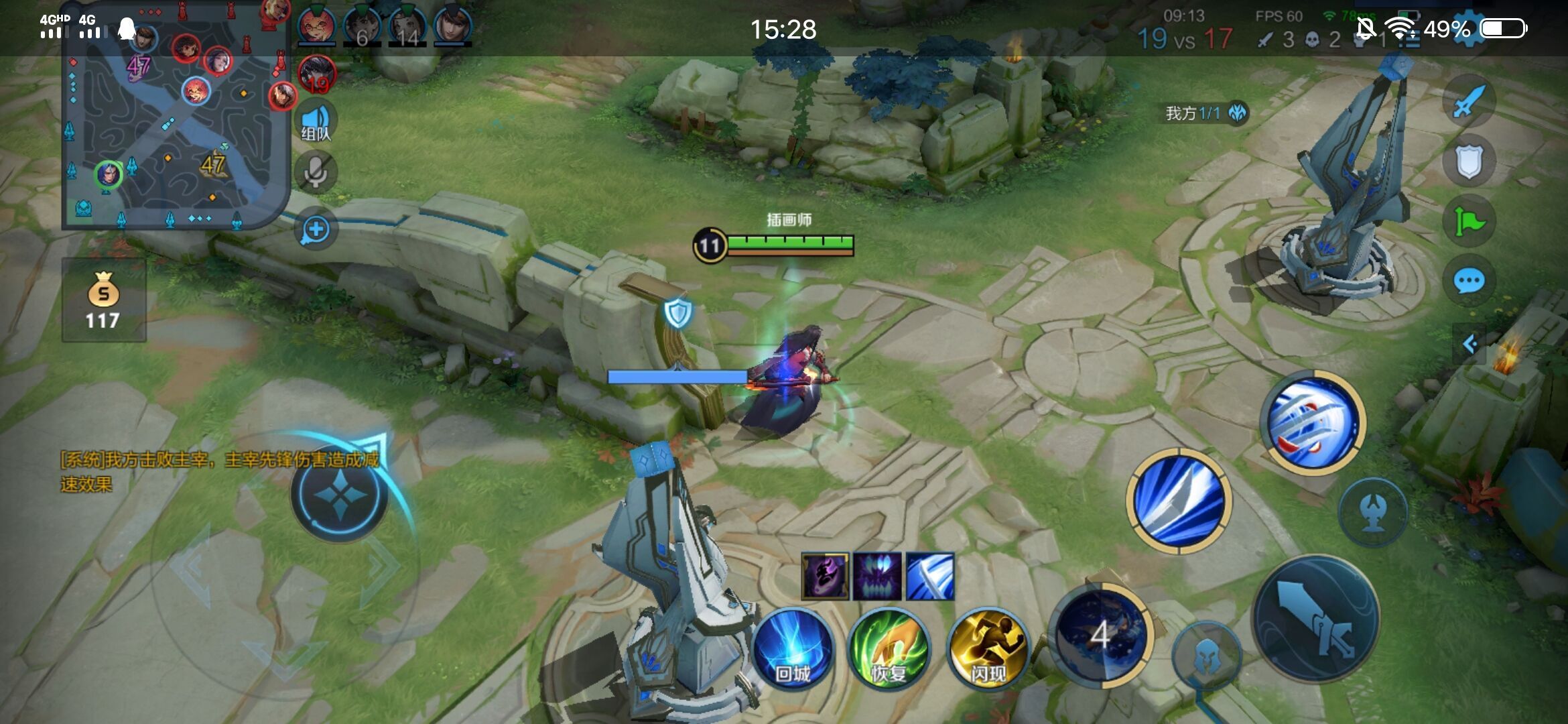Send the blue sword attack signal
The width and height of the screenshot is (1568, 724).
click(x=1469, y=103)
